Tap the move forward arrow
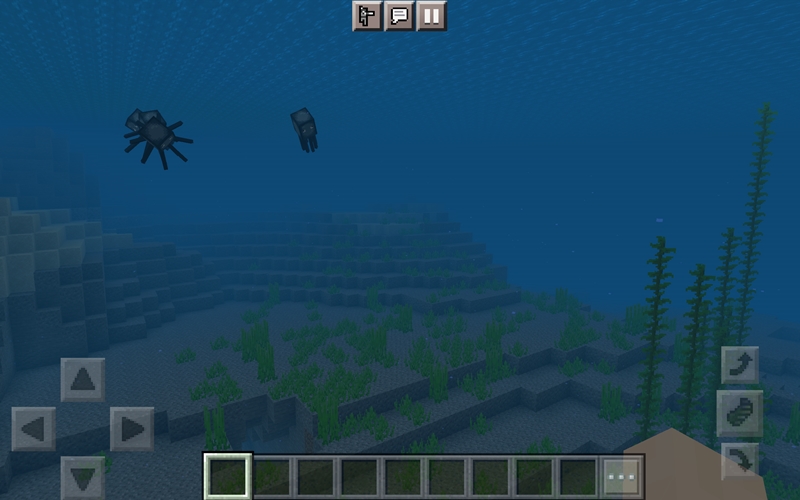This screenshot has width=800, height=500. coord(83,380)
